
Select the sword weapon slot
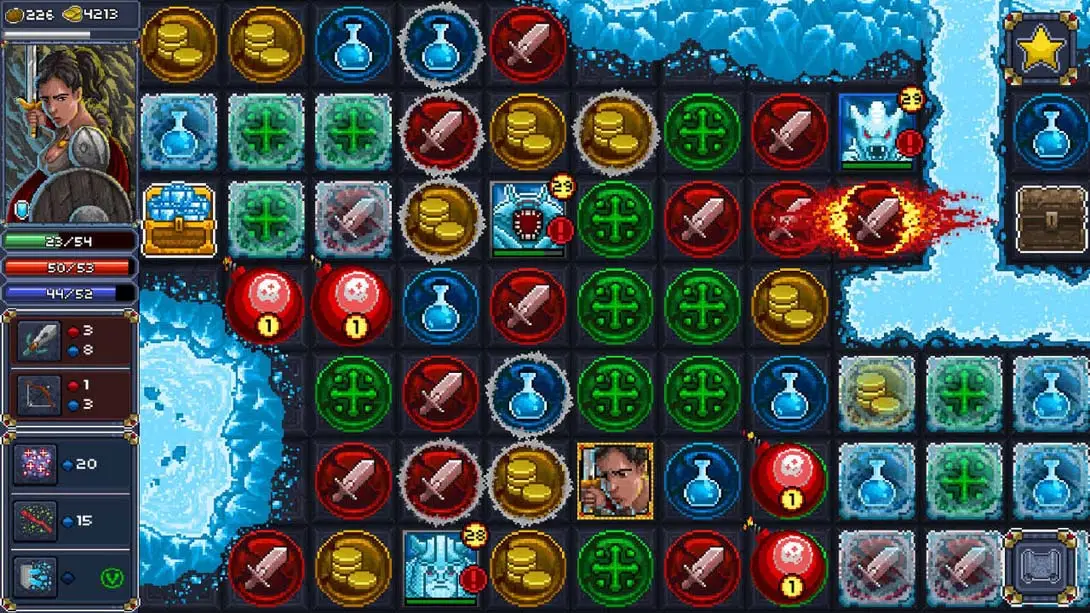coord(39,341)
